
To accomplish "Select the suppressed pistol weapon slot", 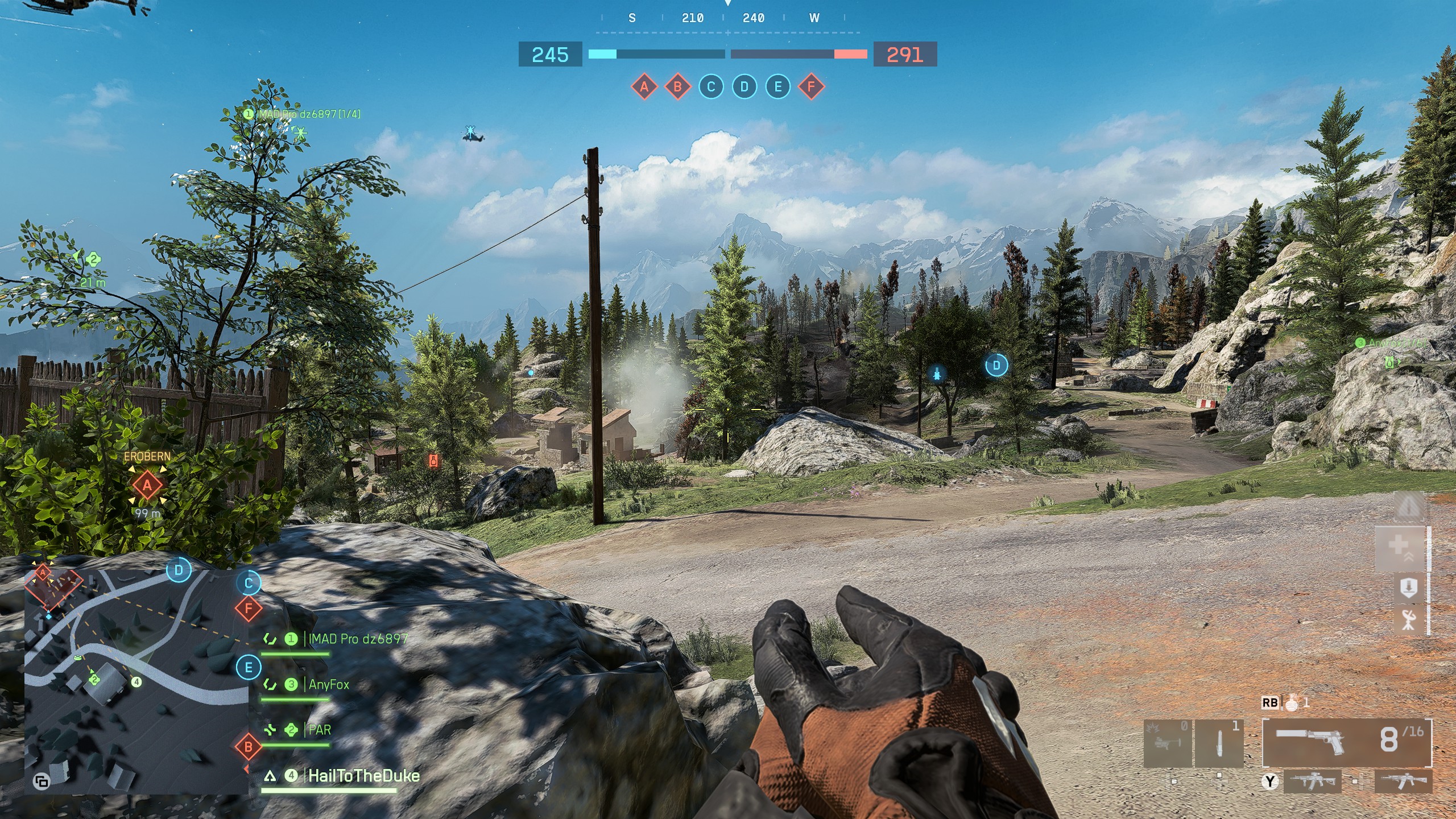I will 1347,742.
